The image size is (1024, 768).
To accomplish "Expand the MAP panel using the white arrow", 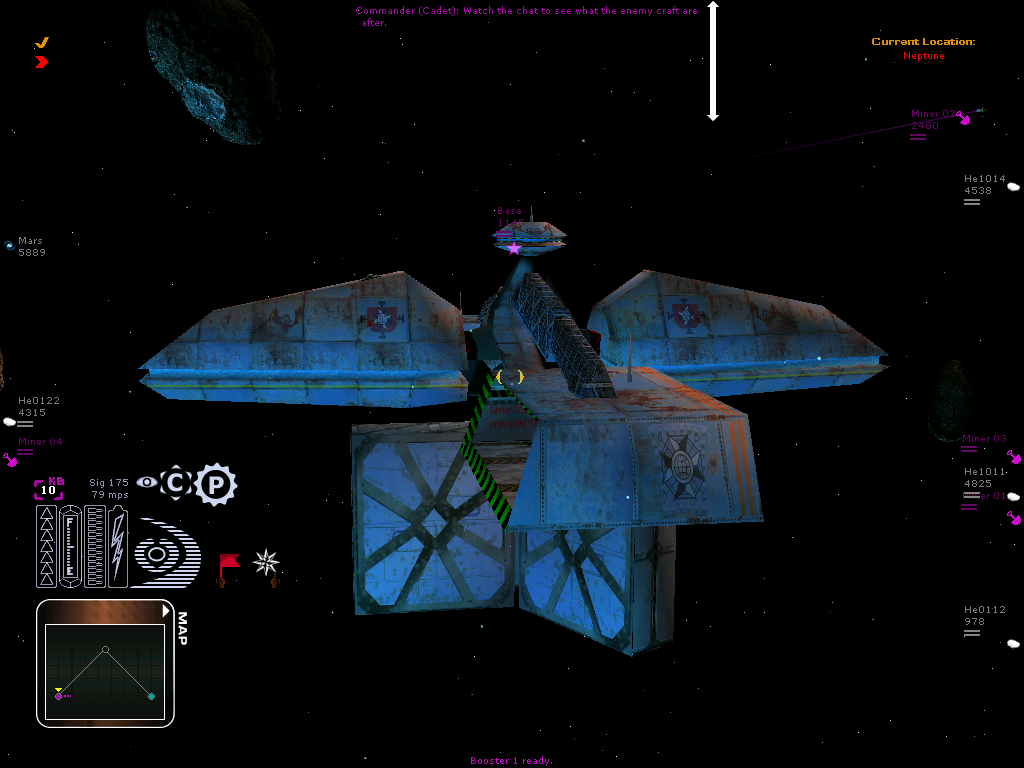I will pyautogui.click(x=165, y=611).
